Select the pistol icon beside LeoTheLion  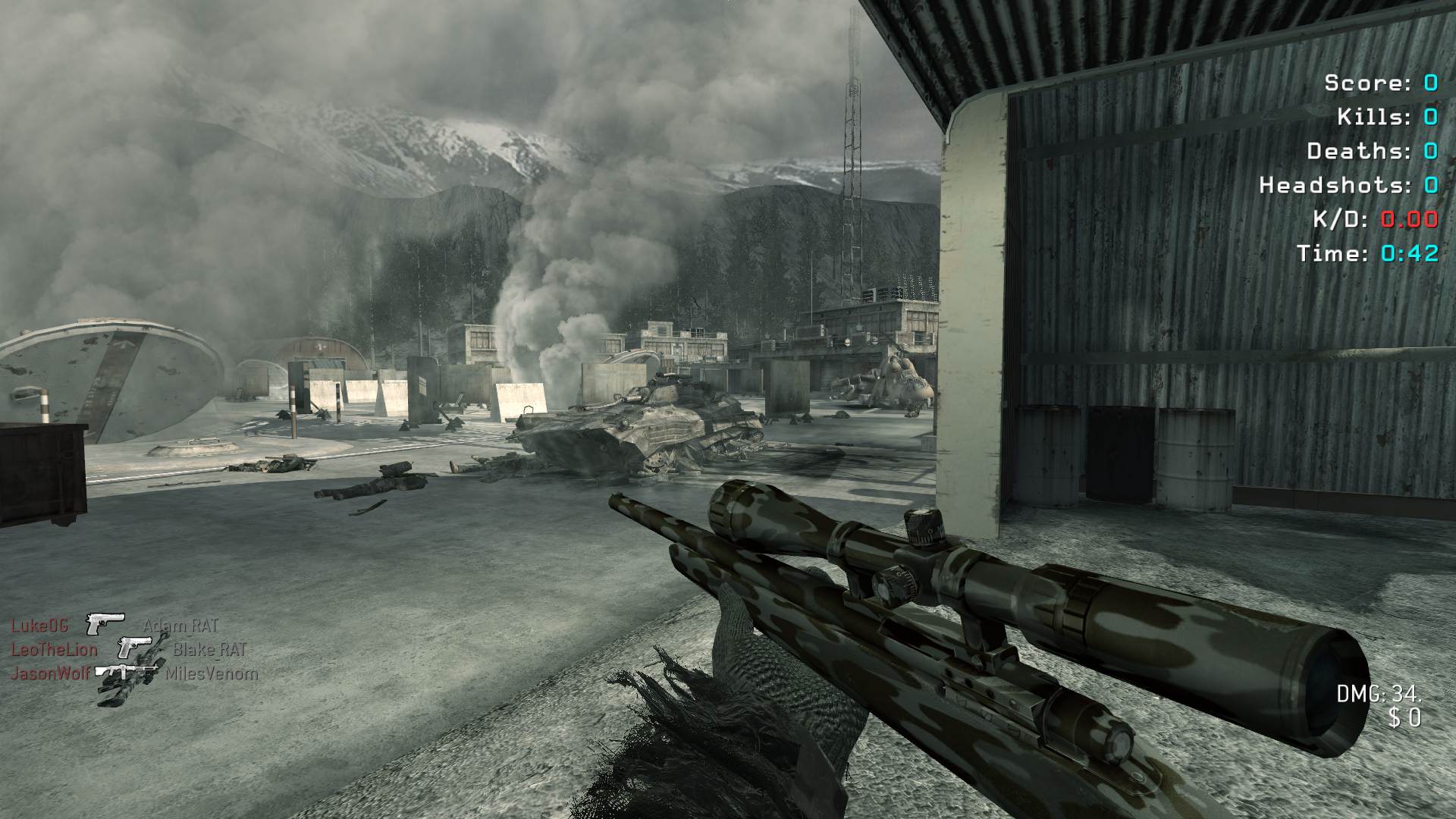pyautogui.click(x=135, y=648)
